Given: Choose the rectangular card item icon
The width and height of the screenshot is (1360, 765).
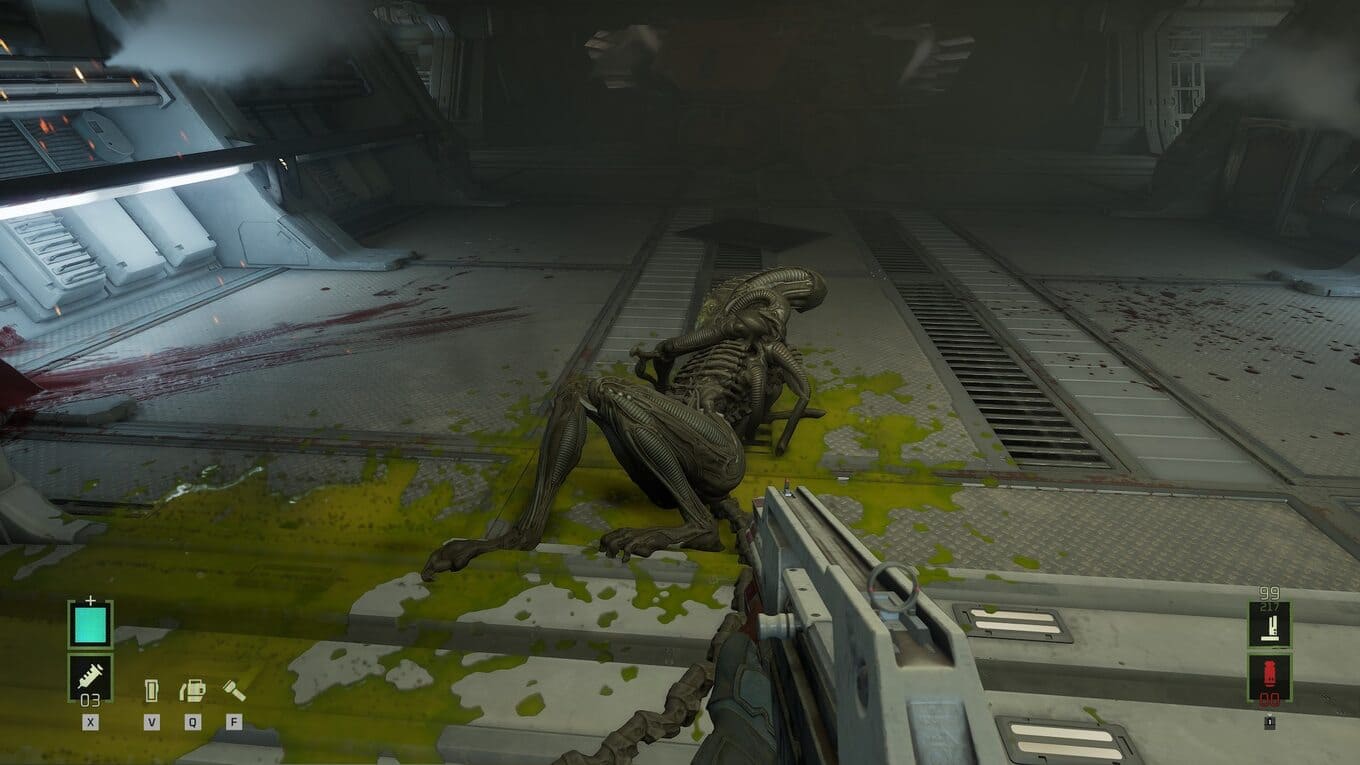Looking at the screenshot, I should (x=152, y=691).
